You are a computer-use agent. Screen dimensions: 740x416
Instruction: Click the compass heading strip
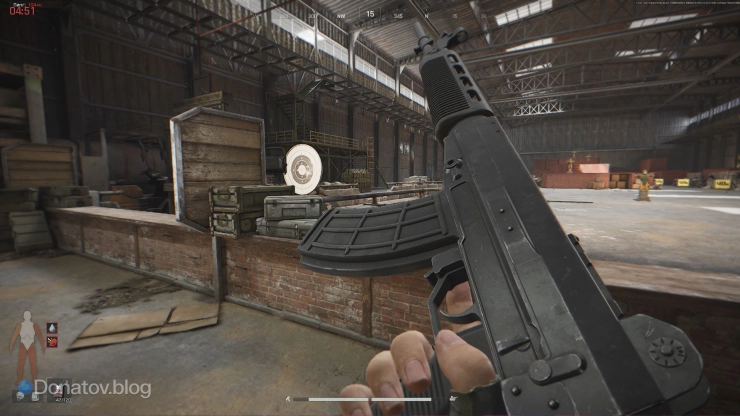point(369,15)
